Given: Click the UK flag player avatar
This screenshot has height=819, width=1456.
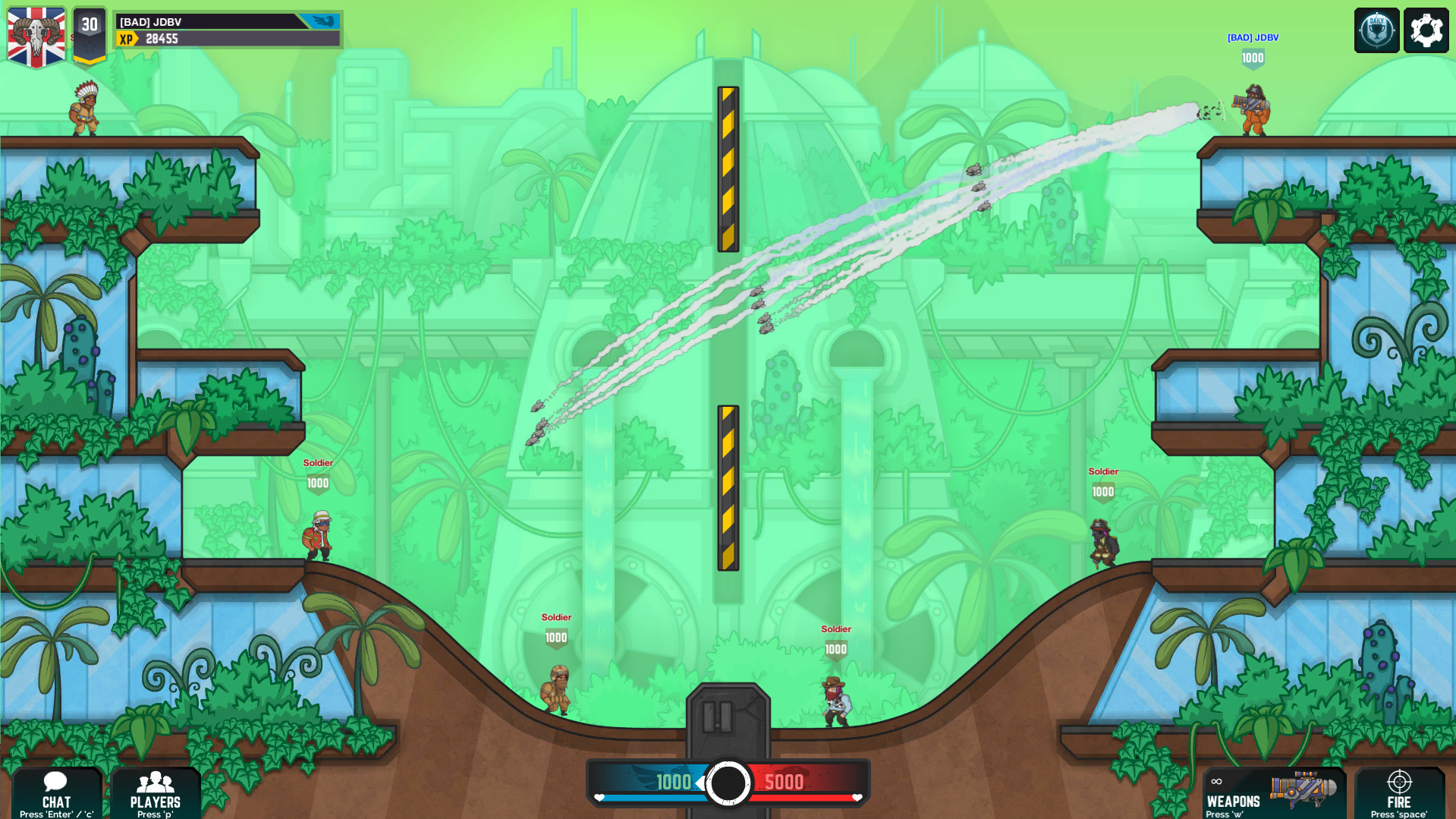Looking at the screenshot, I should 36,36.
